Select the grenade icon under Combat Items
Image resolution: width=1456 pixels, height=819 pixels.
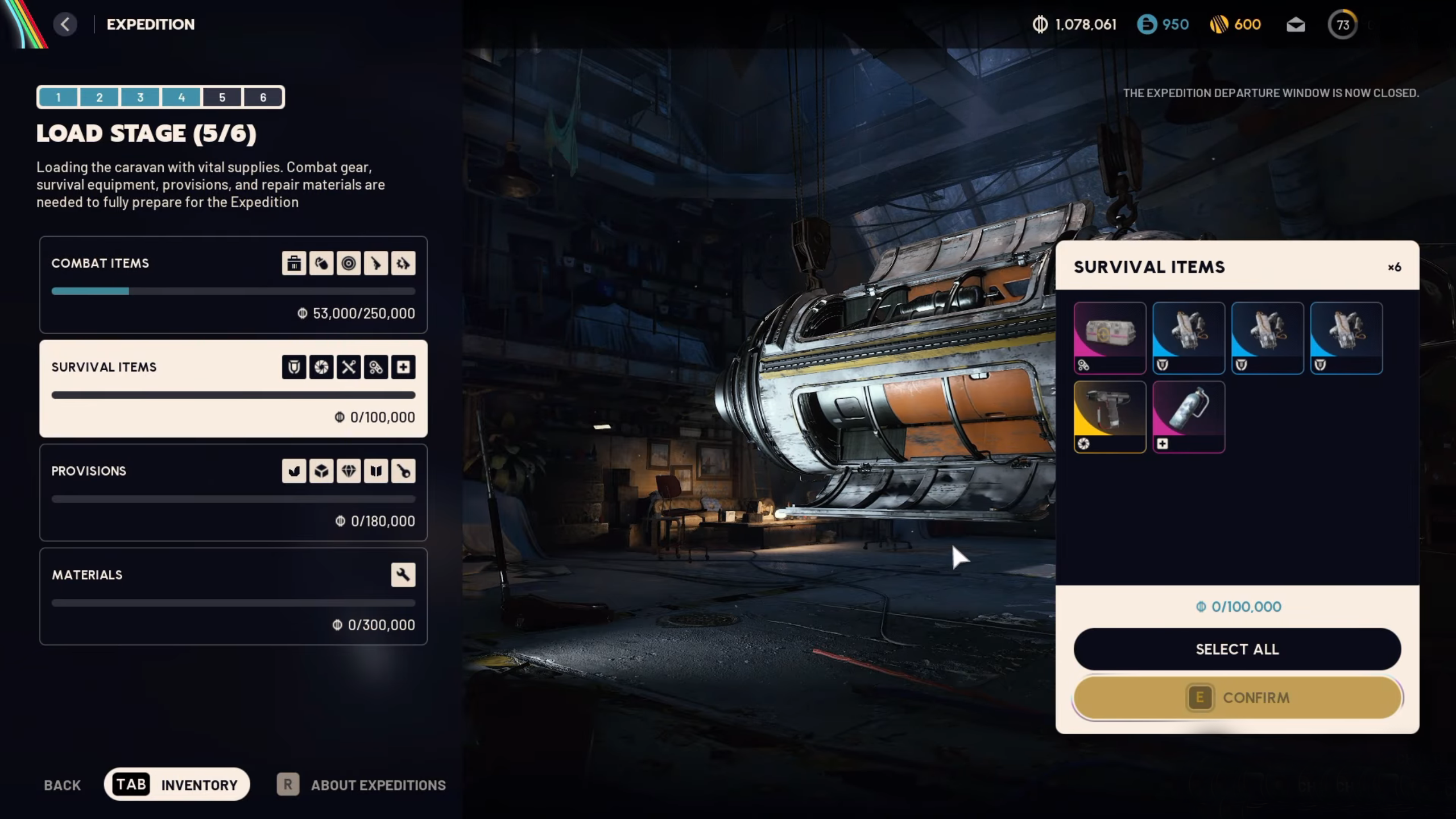coord(321,263)
